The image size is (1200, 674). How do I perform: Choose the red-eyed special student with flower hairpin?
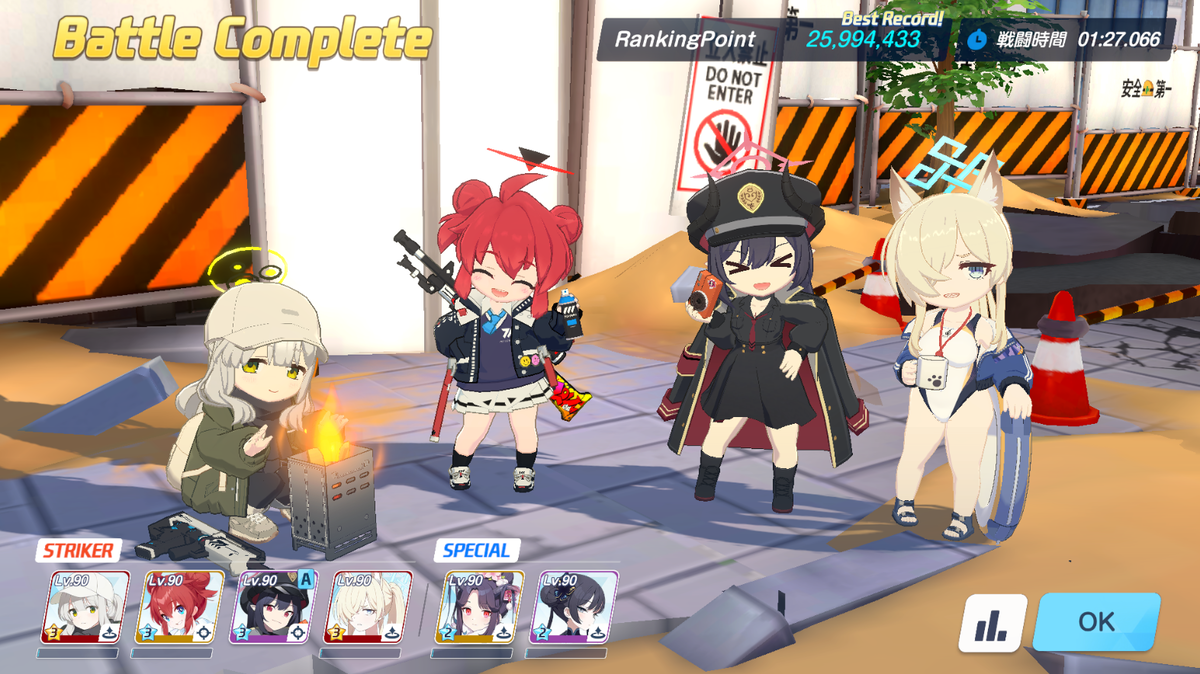[480, 607]
